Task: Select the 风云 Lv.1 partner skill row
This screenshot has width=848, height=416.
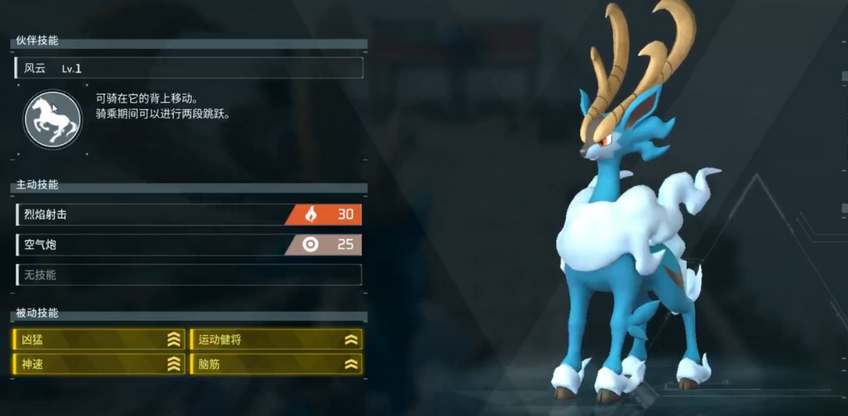Action: (x=188, y=68)
